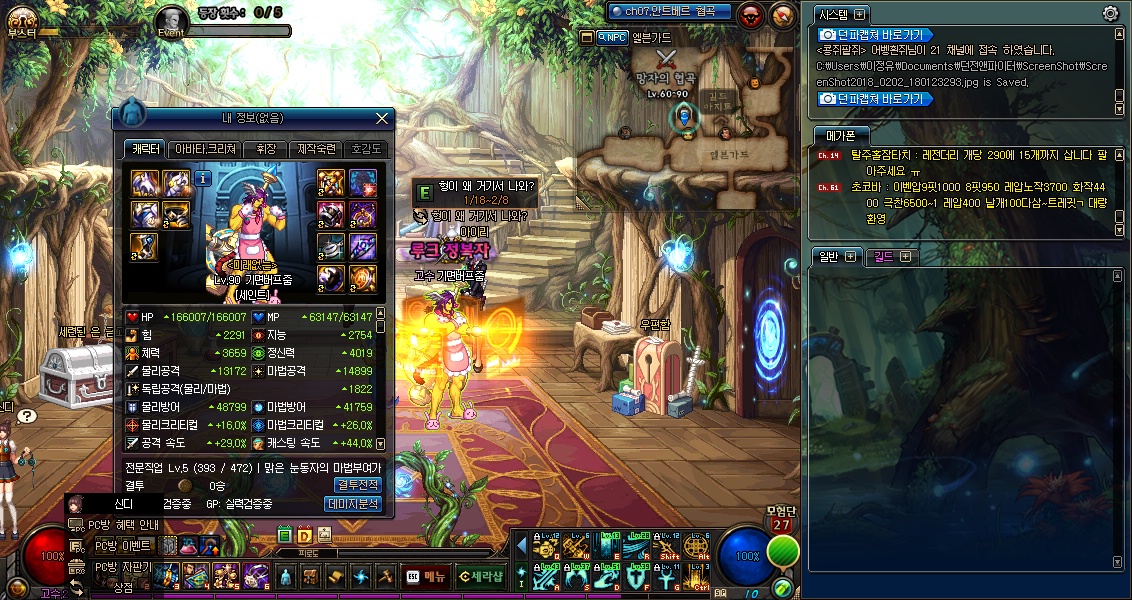This screenshot has height=600, width=1132.
Task: Open the ESC 메뉴 button
Action: tap(426, 576)
